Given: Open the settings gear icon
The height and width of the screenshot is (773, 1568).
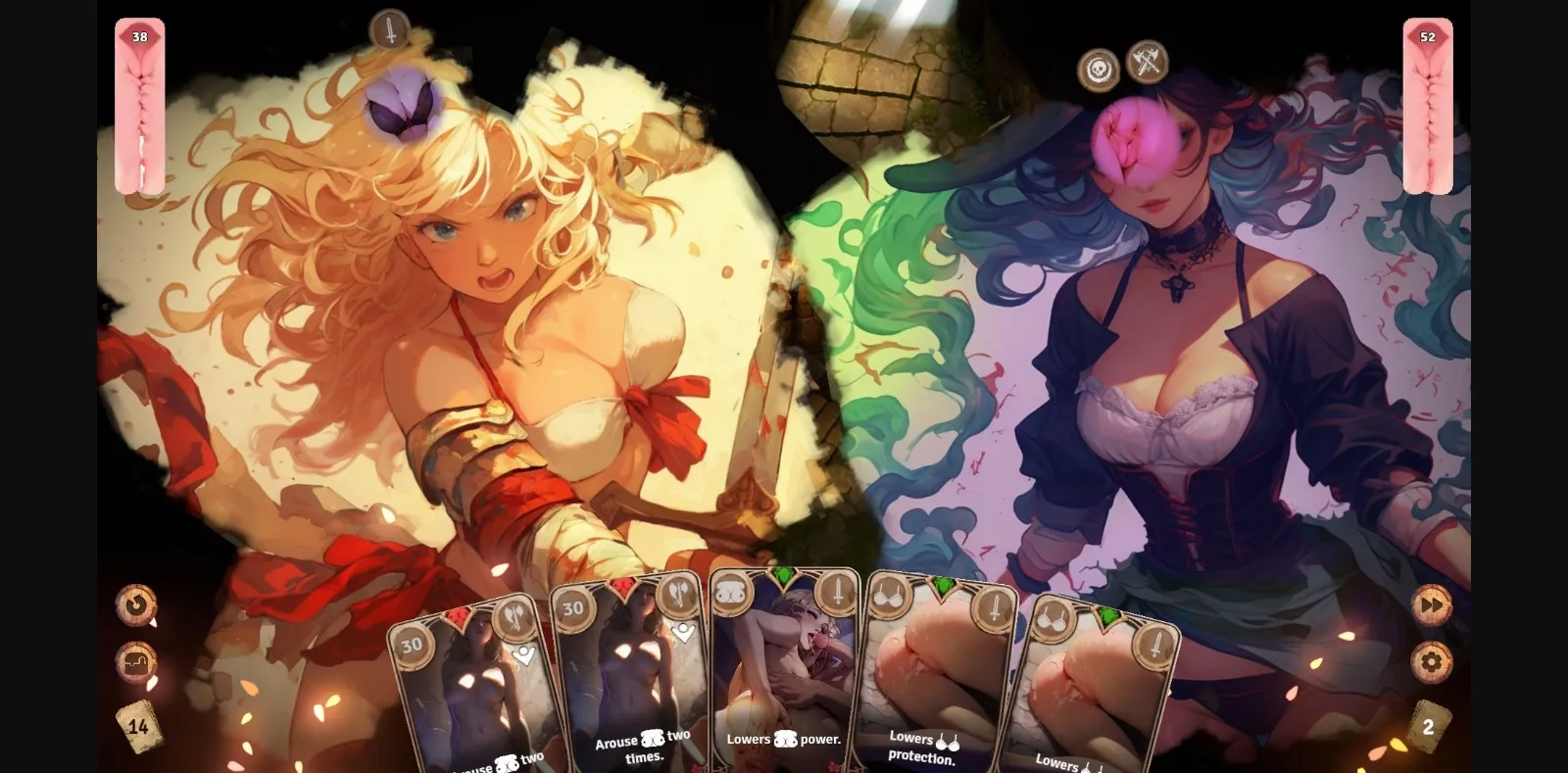Looking at the screenshot, I should [1430, 662].
